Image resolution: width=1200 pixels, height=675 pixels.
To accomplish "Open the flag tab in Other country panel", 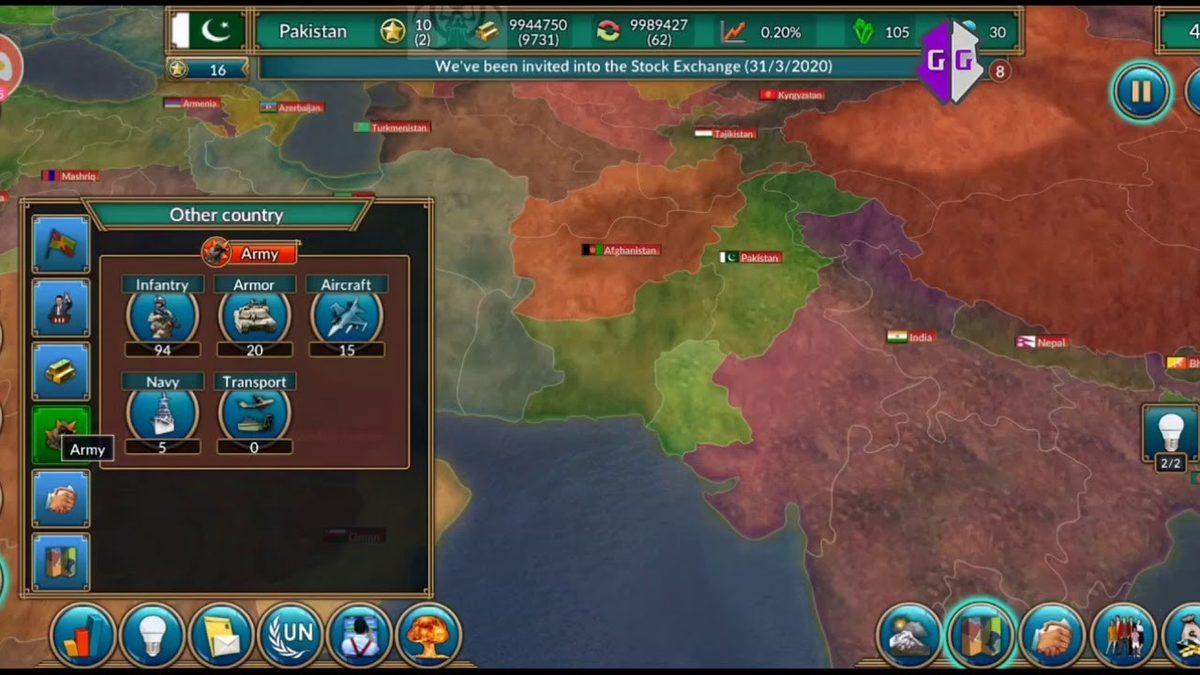I will click(x=60, y=244).
